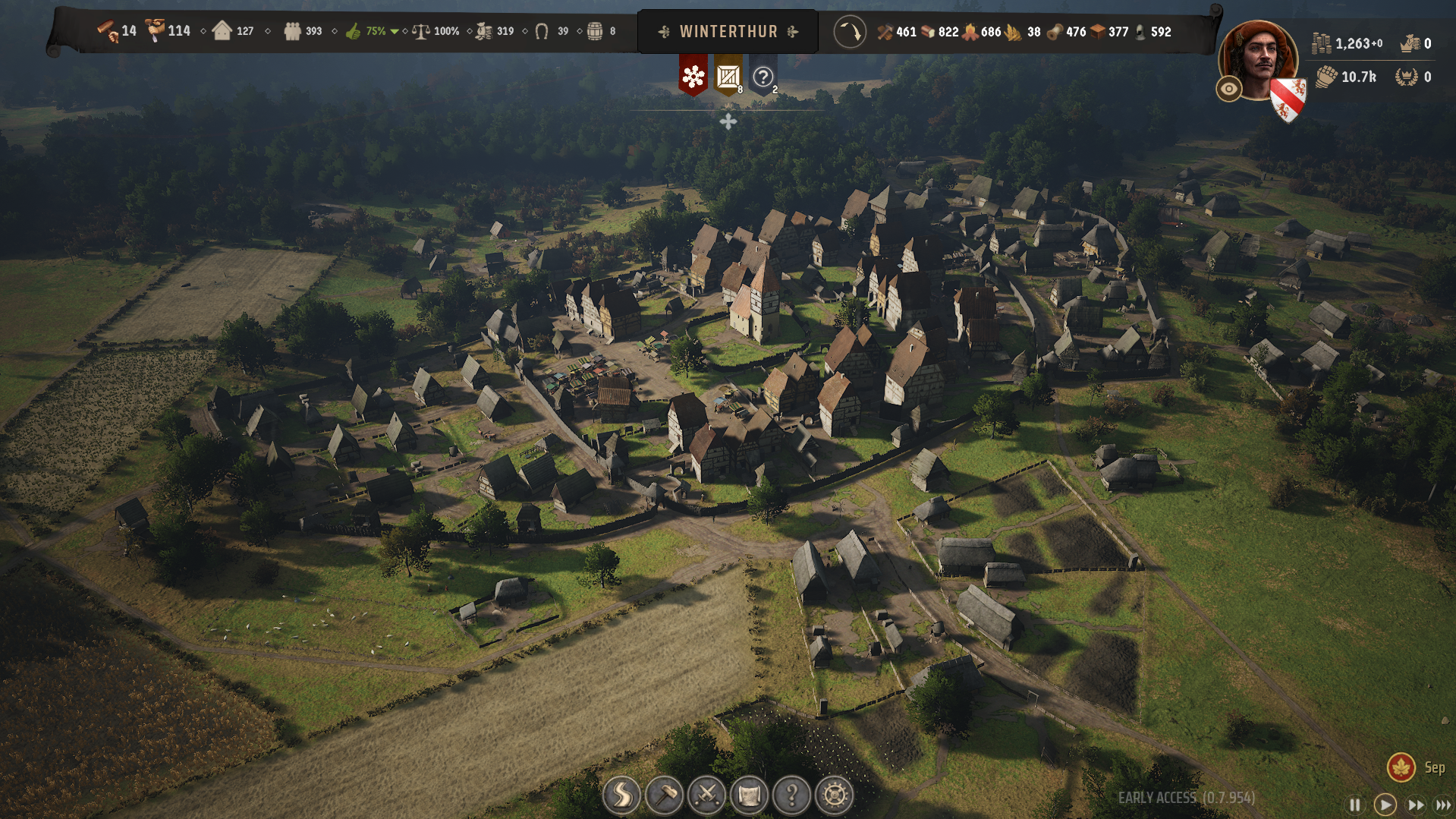
Task: Open the question mark notification banner
Action: [x=763, y=76]
